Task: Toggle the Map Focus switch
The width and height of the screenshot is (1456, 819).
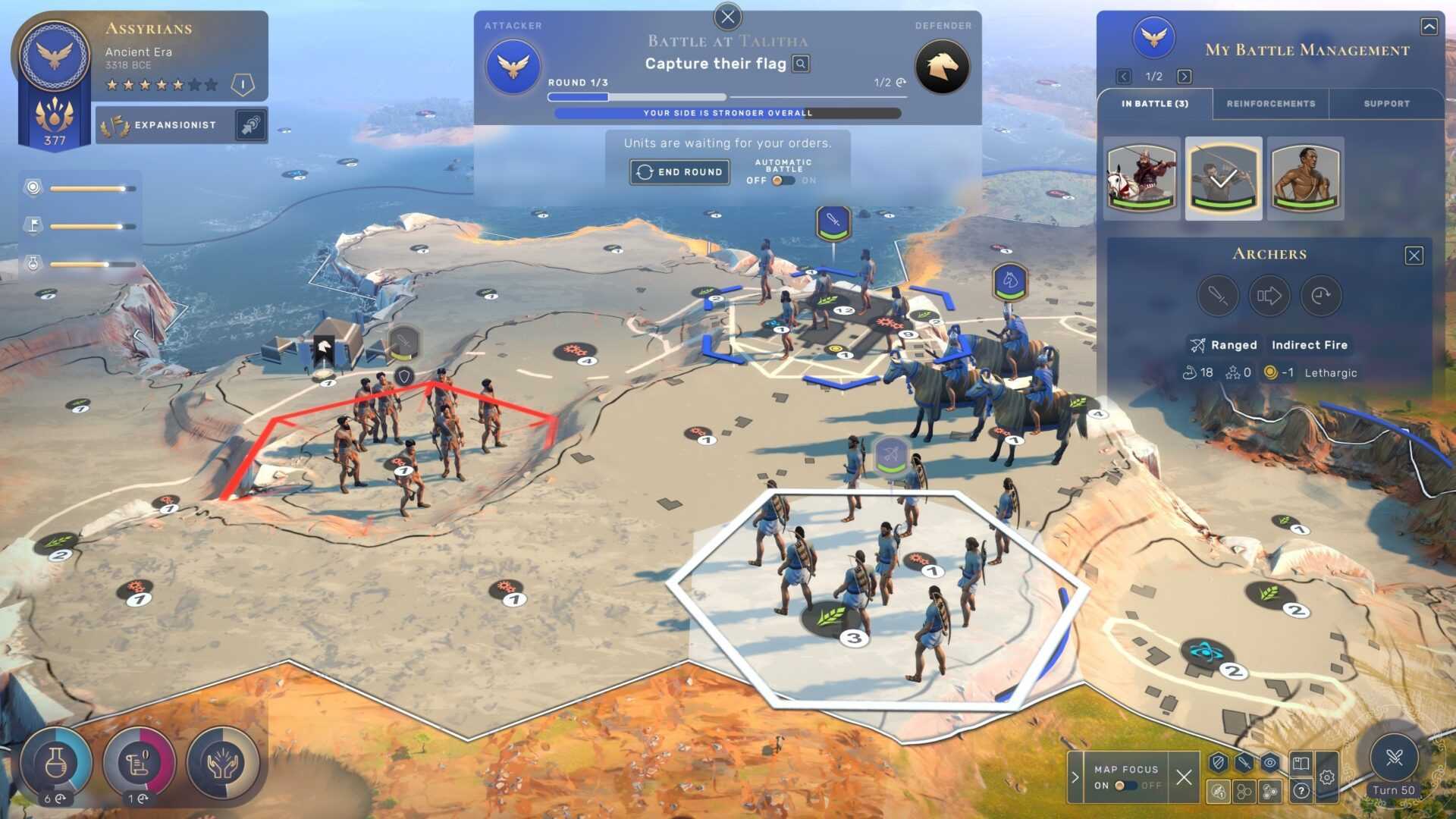Action: pos(1125,786)
